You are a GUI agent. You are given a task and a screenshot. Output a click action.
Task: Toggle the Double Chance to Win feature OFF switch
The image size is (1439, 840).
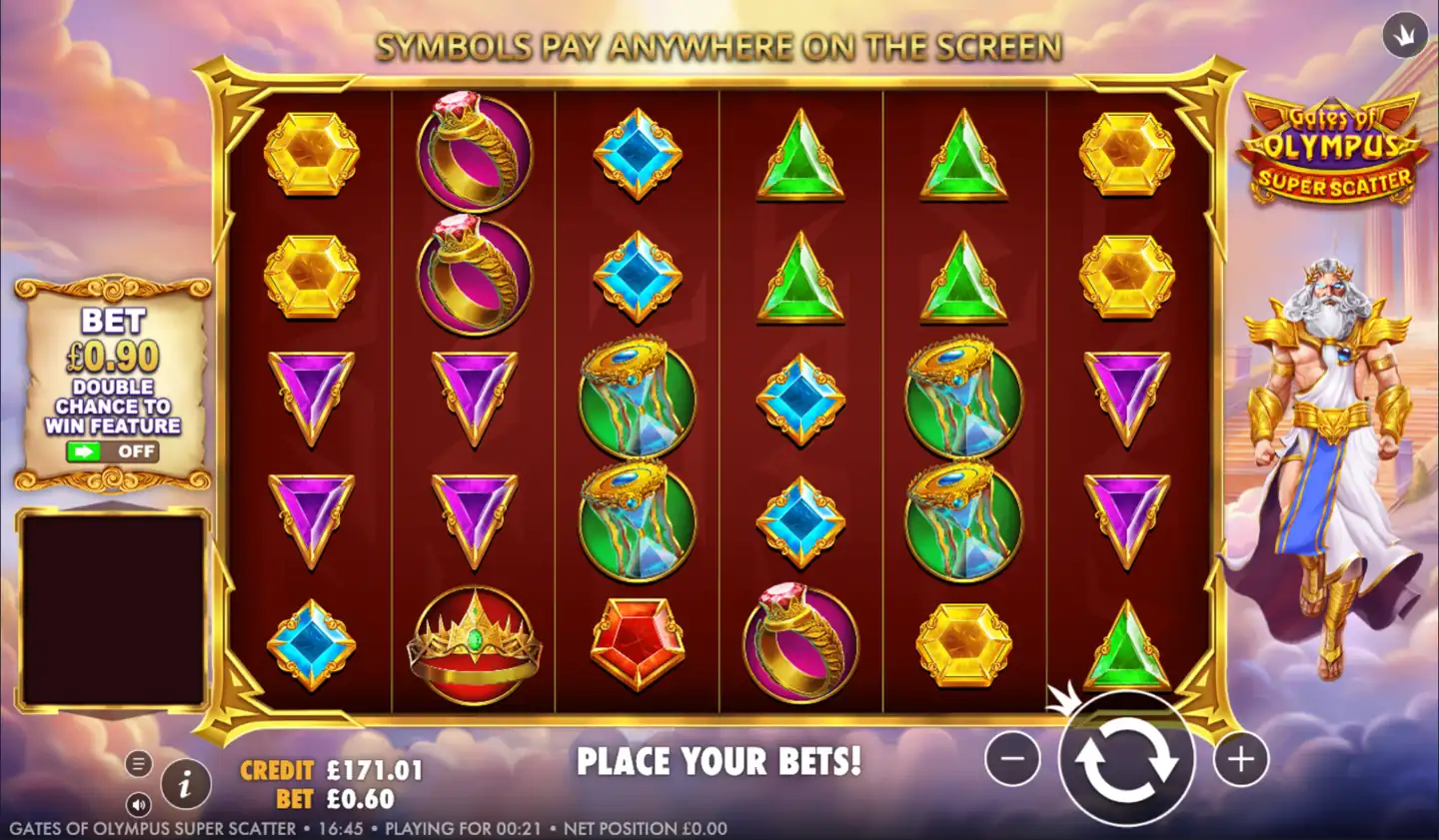[x=110, y=452]
